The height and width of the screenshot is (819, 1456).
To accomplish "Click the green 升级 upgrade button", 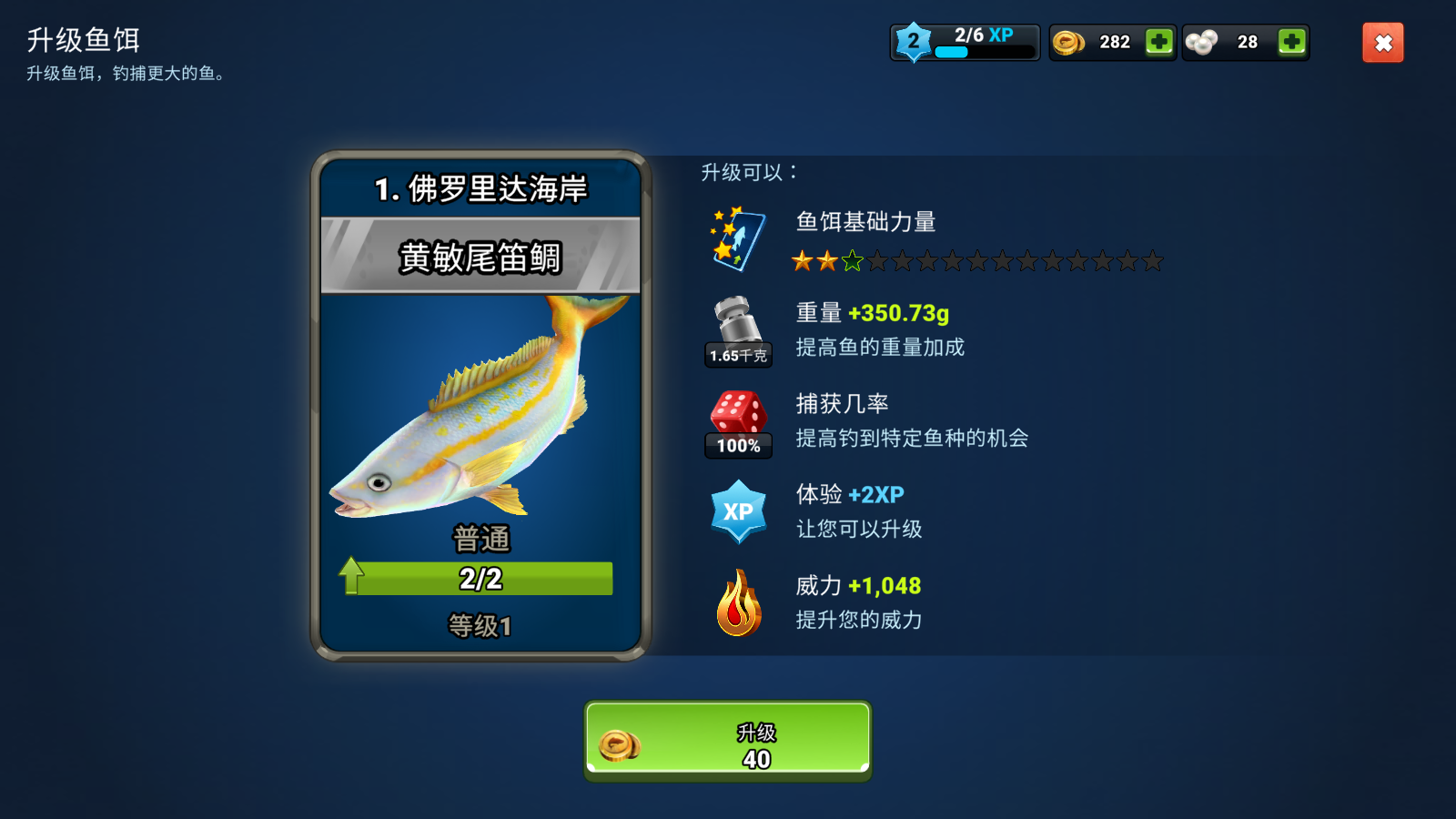I will (727, 741).
